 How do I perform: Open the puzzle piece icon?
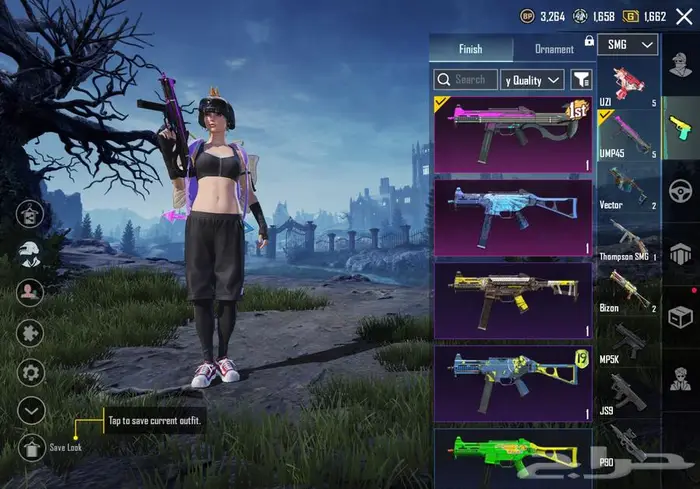[x=30, y=333]
